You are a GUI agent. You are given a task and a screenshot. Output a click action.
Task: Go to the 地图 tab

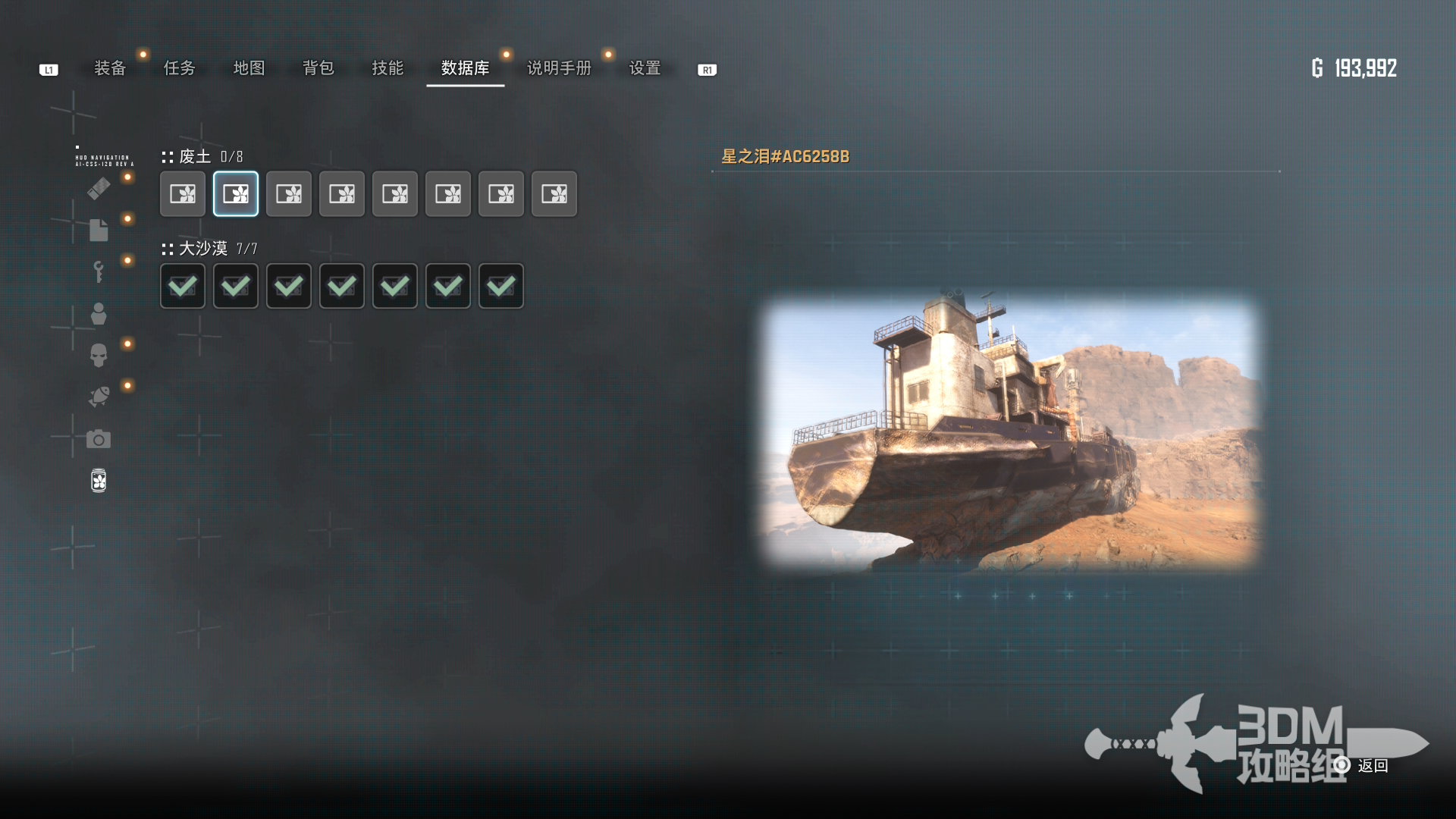click(x=249, y=68)
